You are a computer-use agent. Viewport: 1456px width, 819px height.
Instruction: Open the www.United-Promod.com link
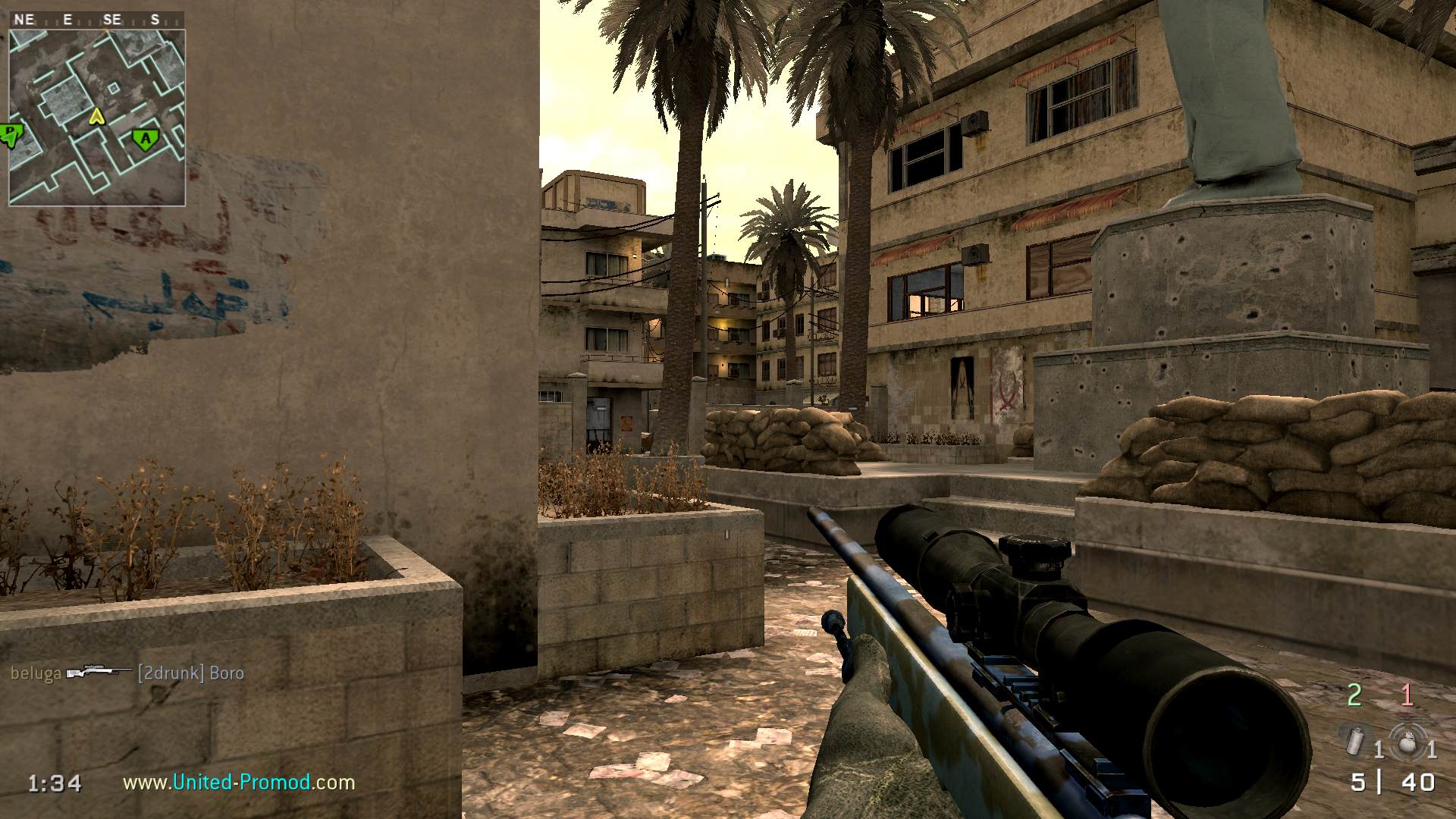pos(239,782)
